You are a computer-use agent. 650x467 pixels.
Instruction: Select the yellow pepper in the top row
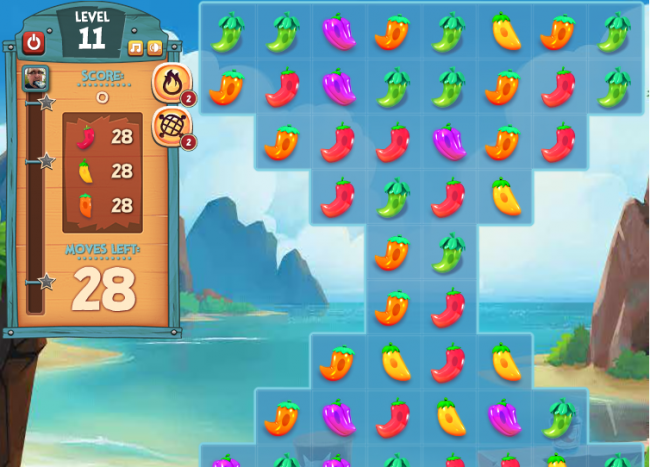click(x=506, y=32)
